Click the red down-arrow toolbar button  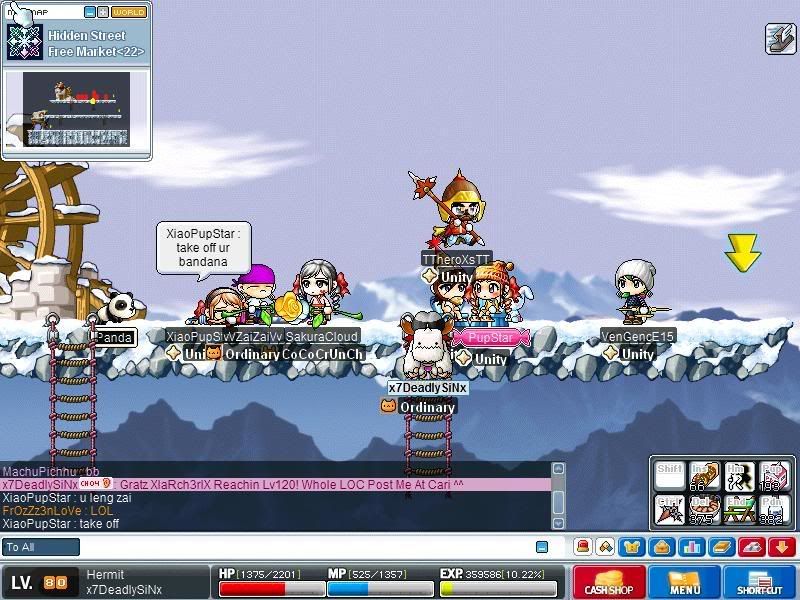click(x=782, y=547)
